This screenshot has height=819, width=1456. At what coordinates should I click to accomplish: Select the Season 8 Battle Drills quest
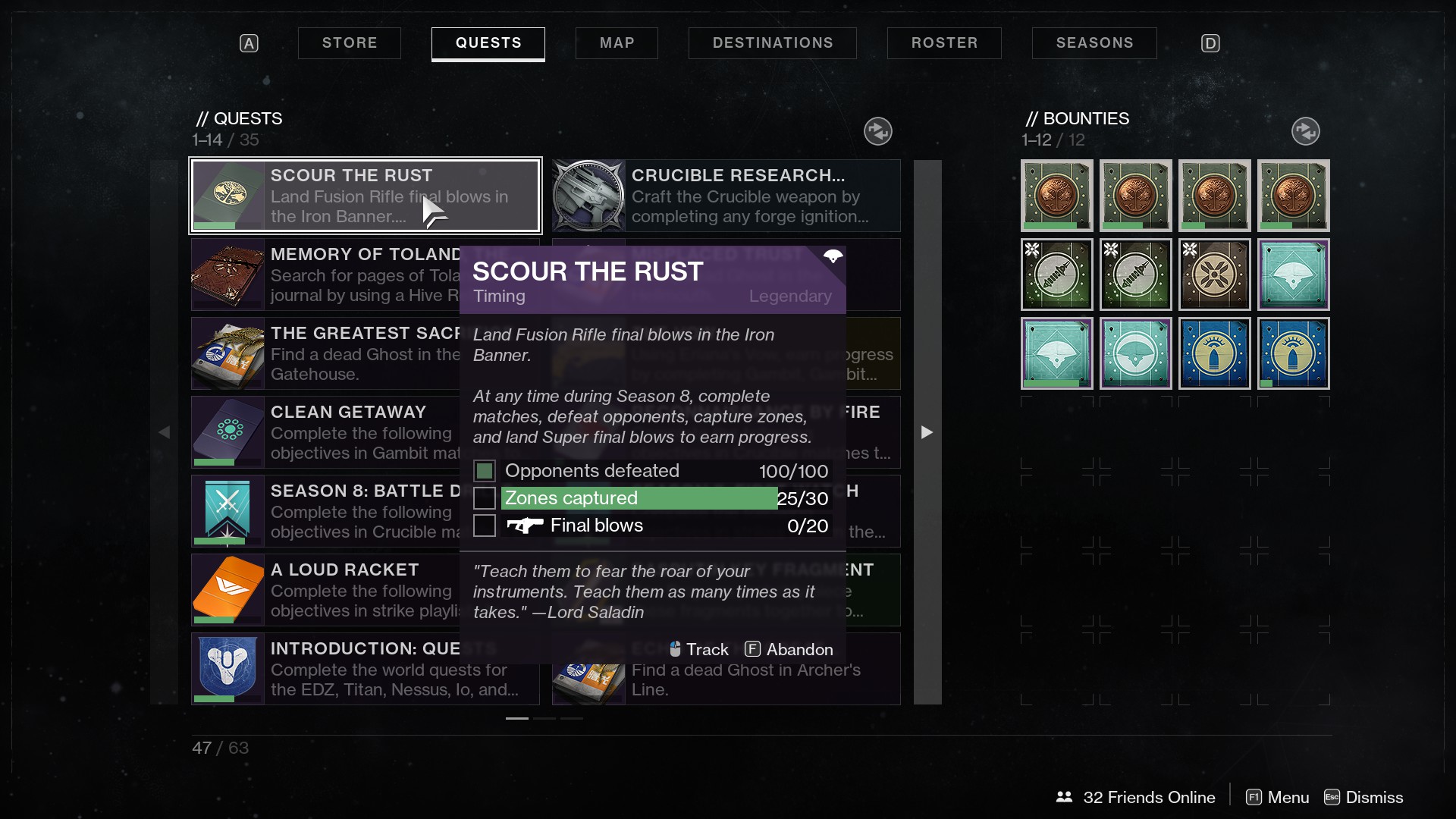tap(325, 511)
